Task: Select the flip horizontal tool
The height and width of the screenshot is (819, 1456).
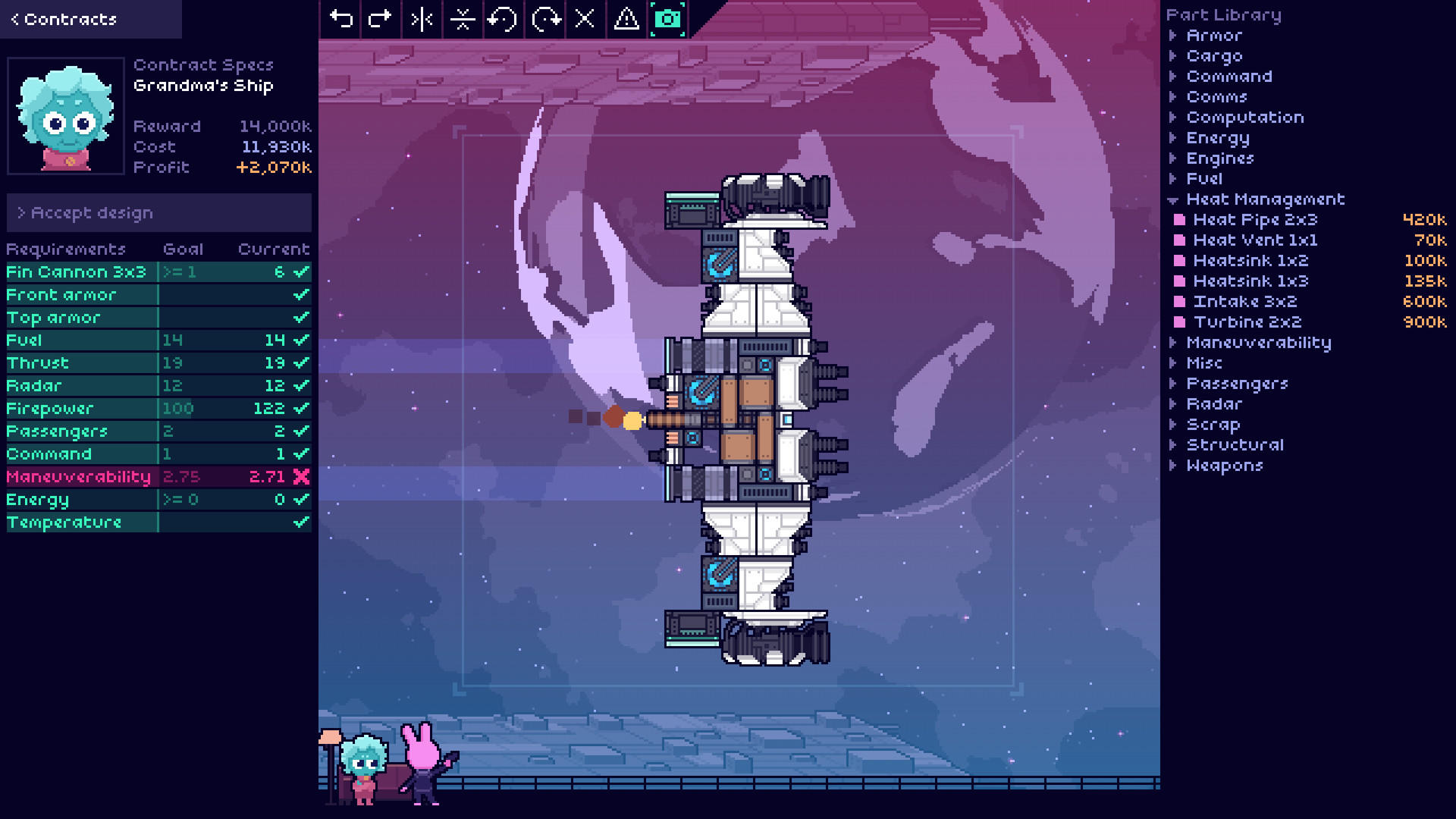Action: click(x=421, y=19)
